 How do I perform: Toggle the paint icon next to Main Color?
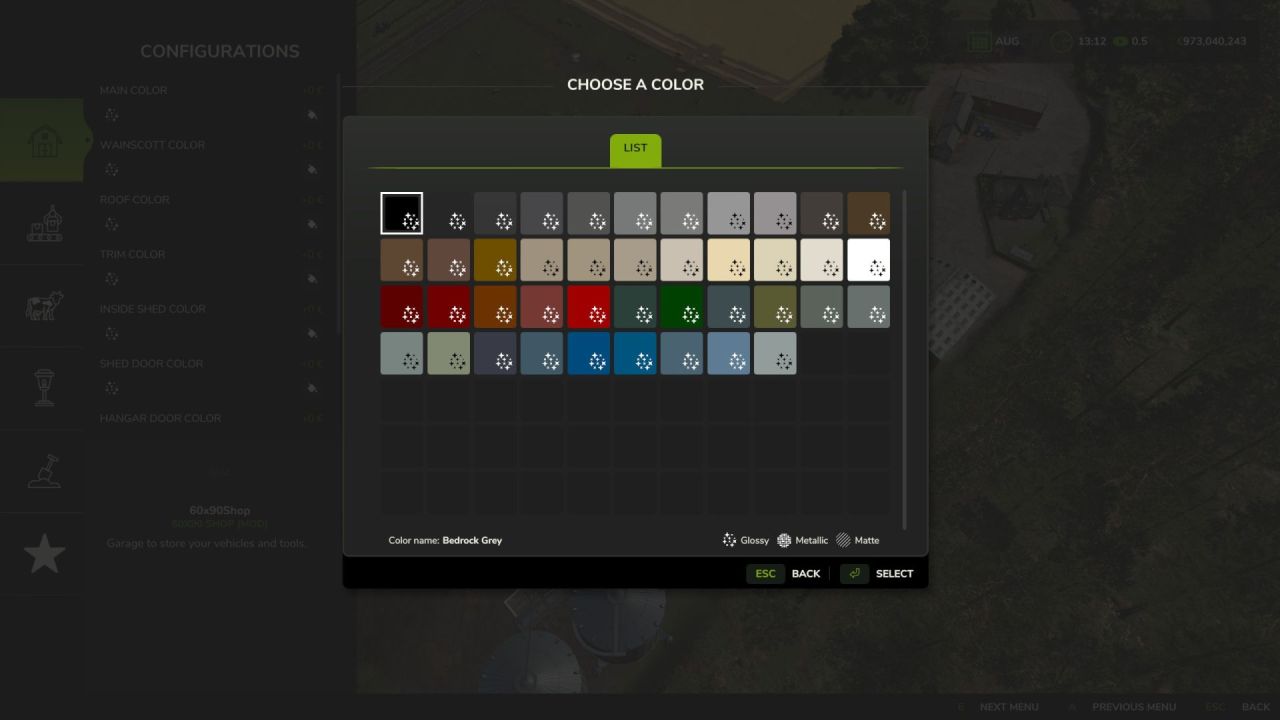[x=314, y=115]
